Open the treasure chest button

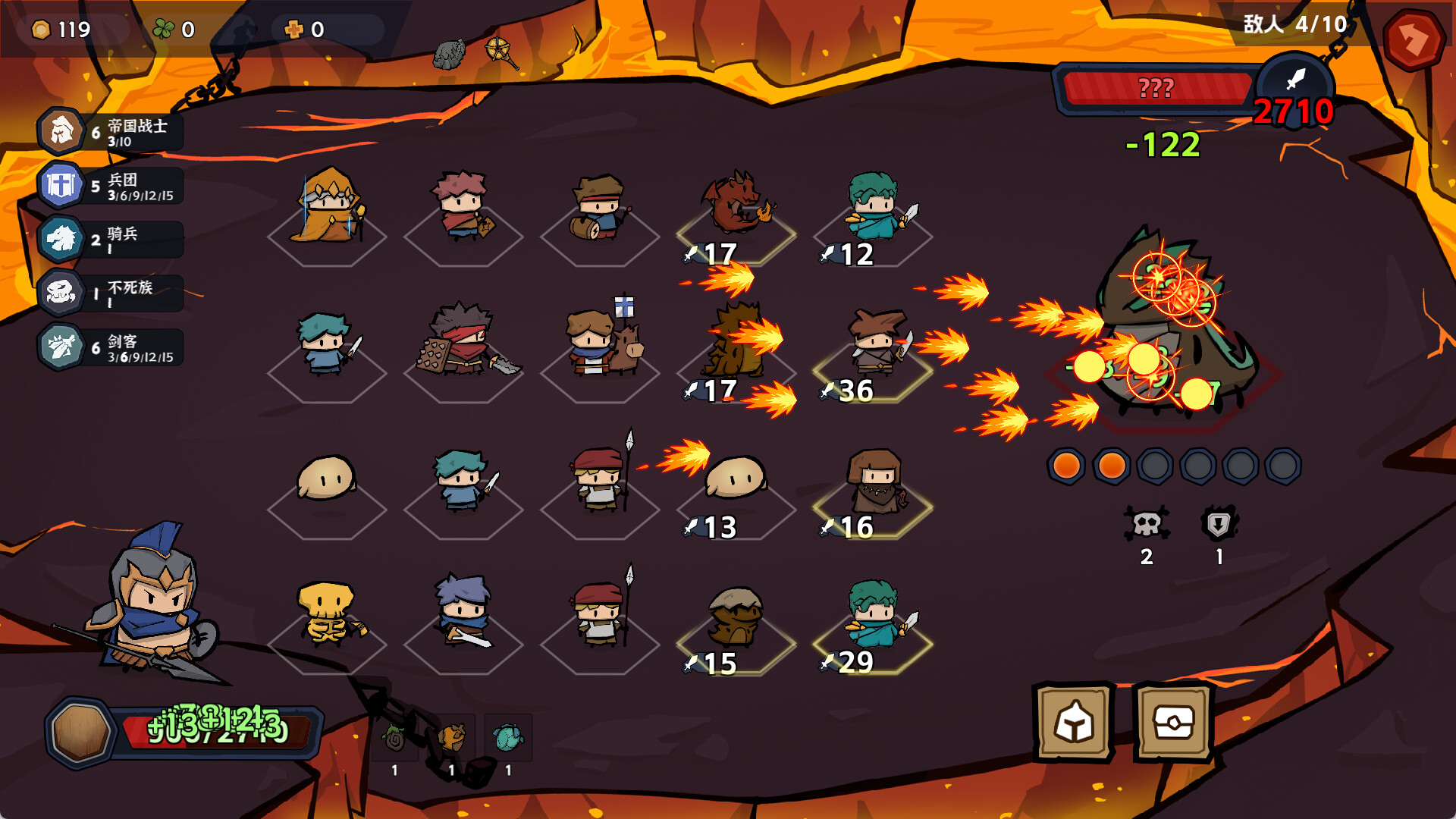pyautogui.click(x=1174, y=722)
